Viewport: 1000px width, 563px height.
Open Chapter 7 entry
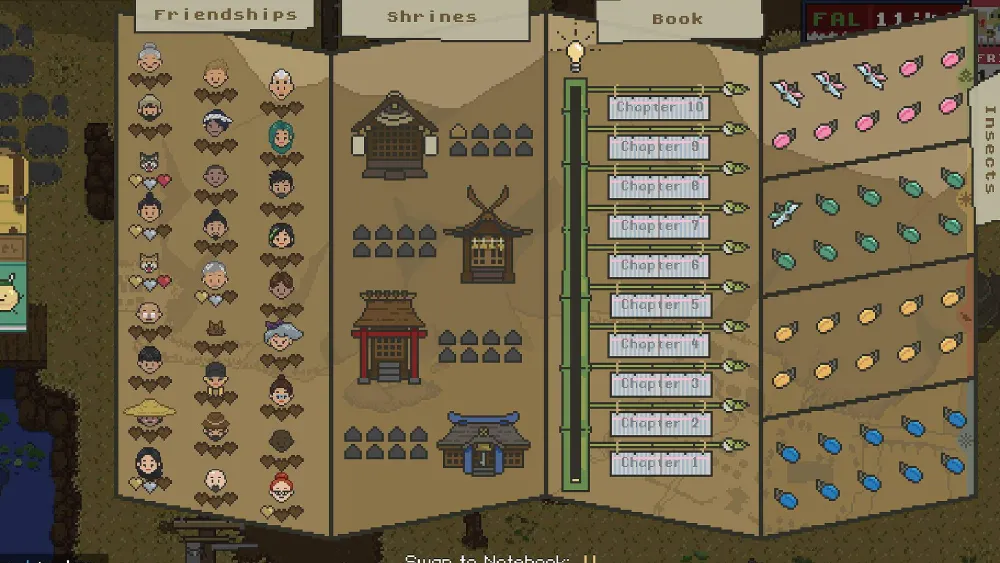pyautogui.click(x=660, y=226)
